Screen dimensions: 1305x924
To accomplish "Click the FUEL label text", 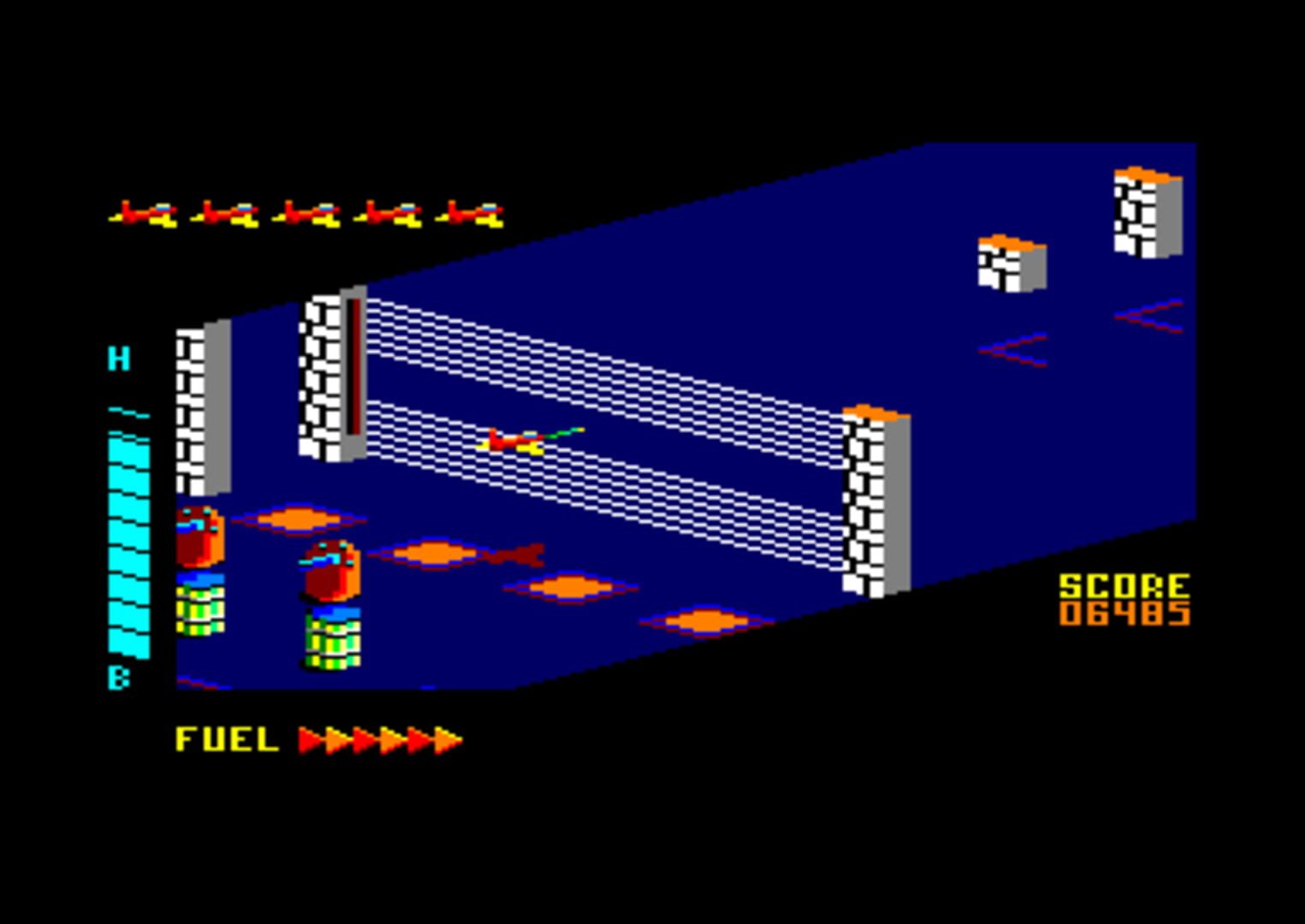I will point(227,737).
